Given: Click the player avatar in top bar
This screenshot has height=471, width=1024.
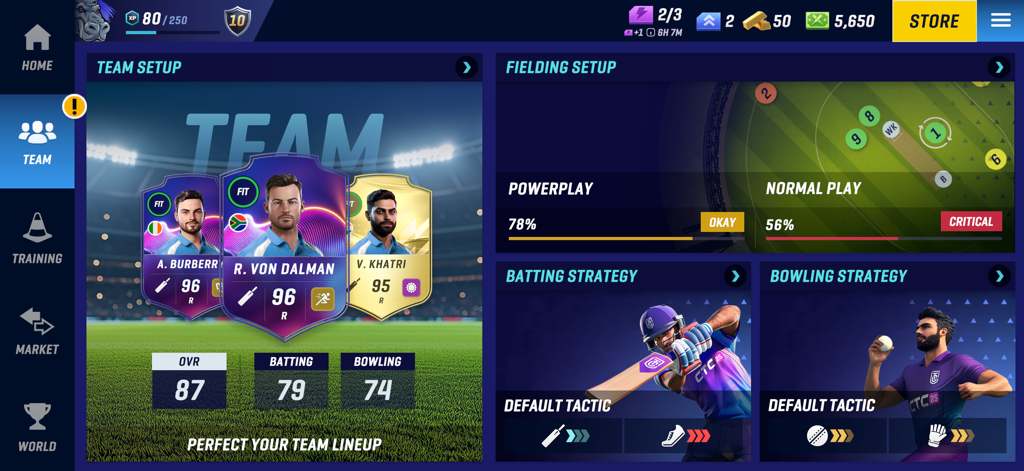Looking at the screenshot, I should pos(95,21).
